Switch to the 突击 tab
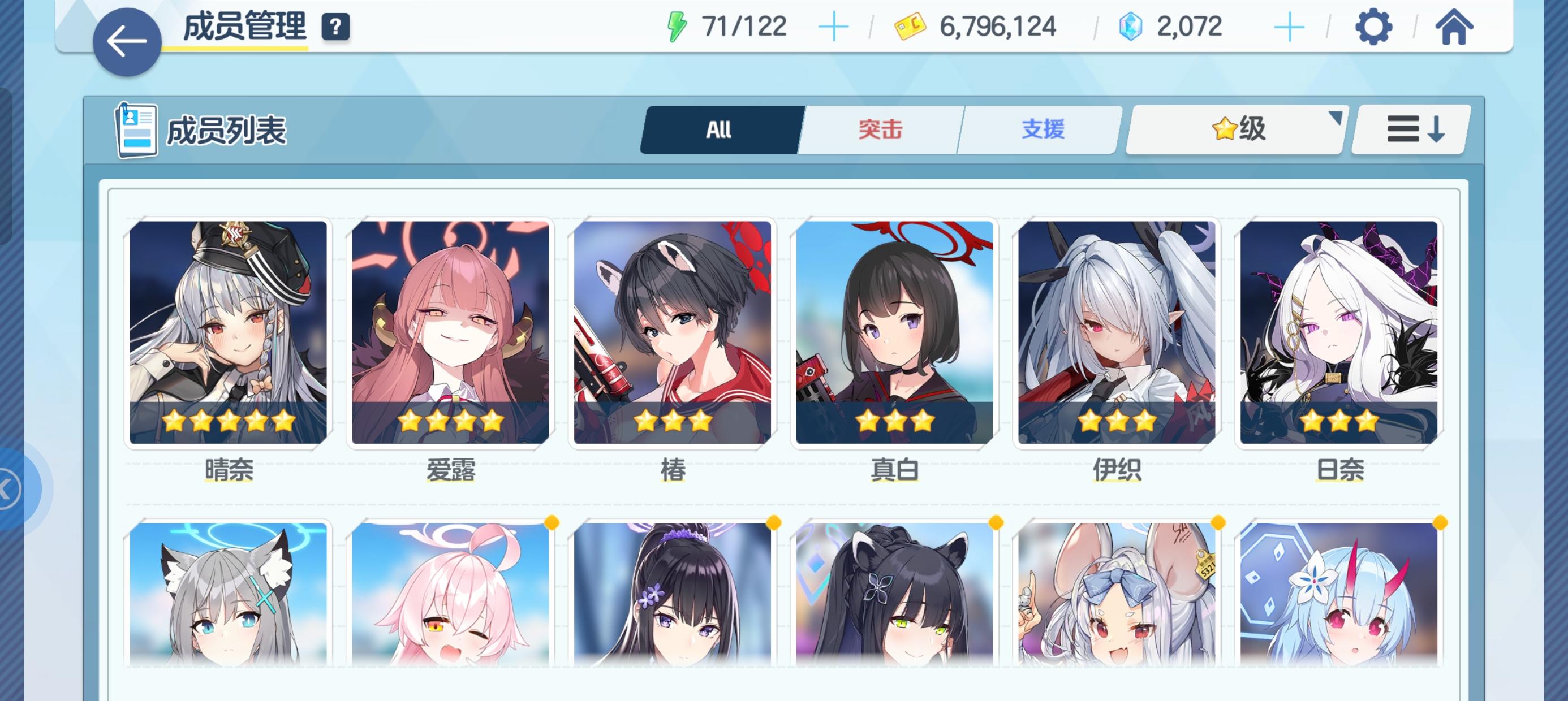This screenshot has width=1568, height=701. click(881, 128)
